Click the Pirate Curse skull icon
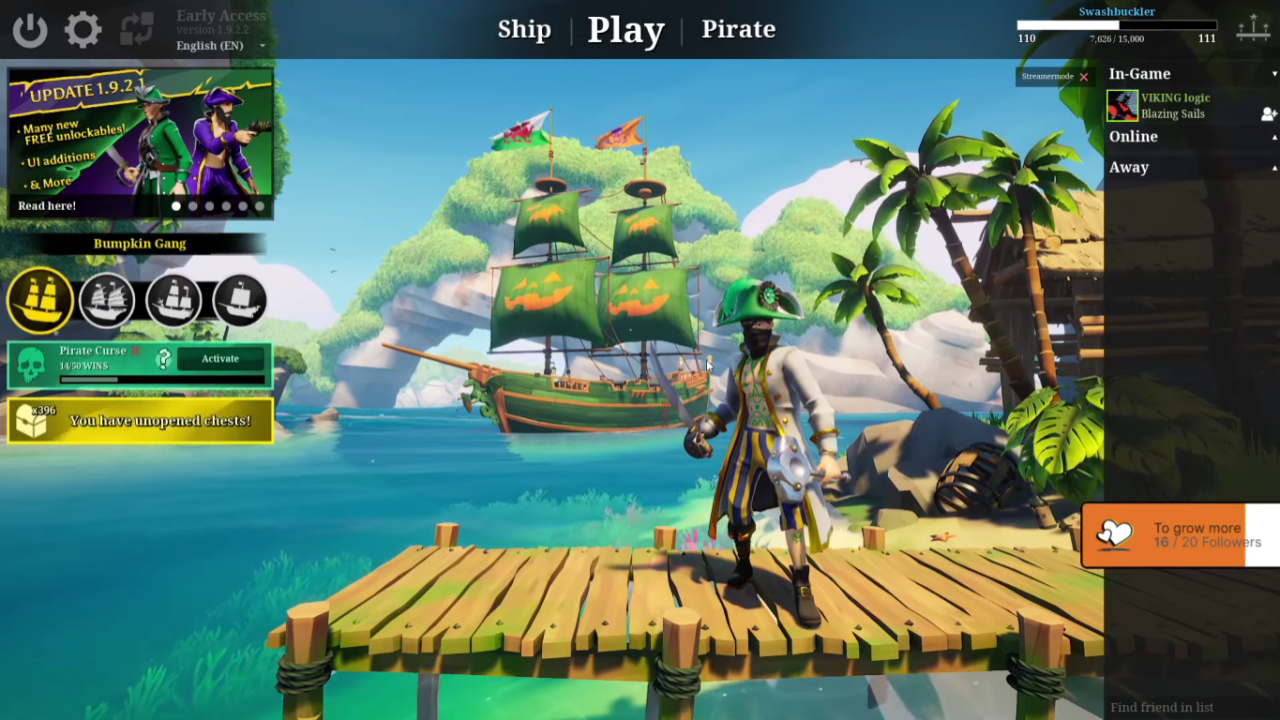 [x=32, y=362]
